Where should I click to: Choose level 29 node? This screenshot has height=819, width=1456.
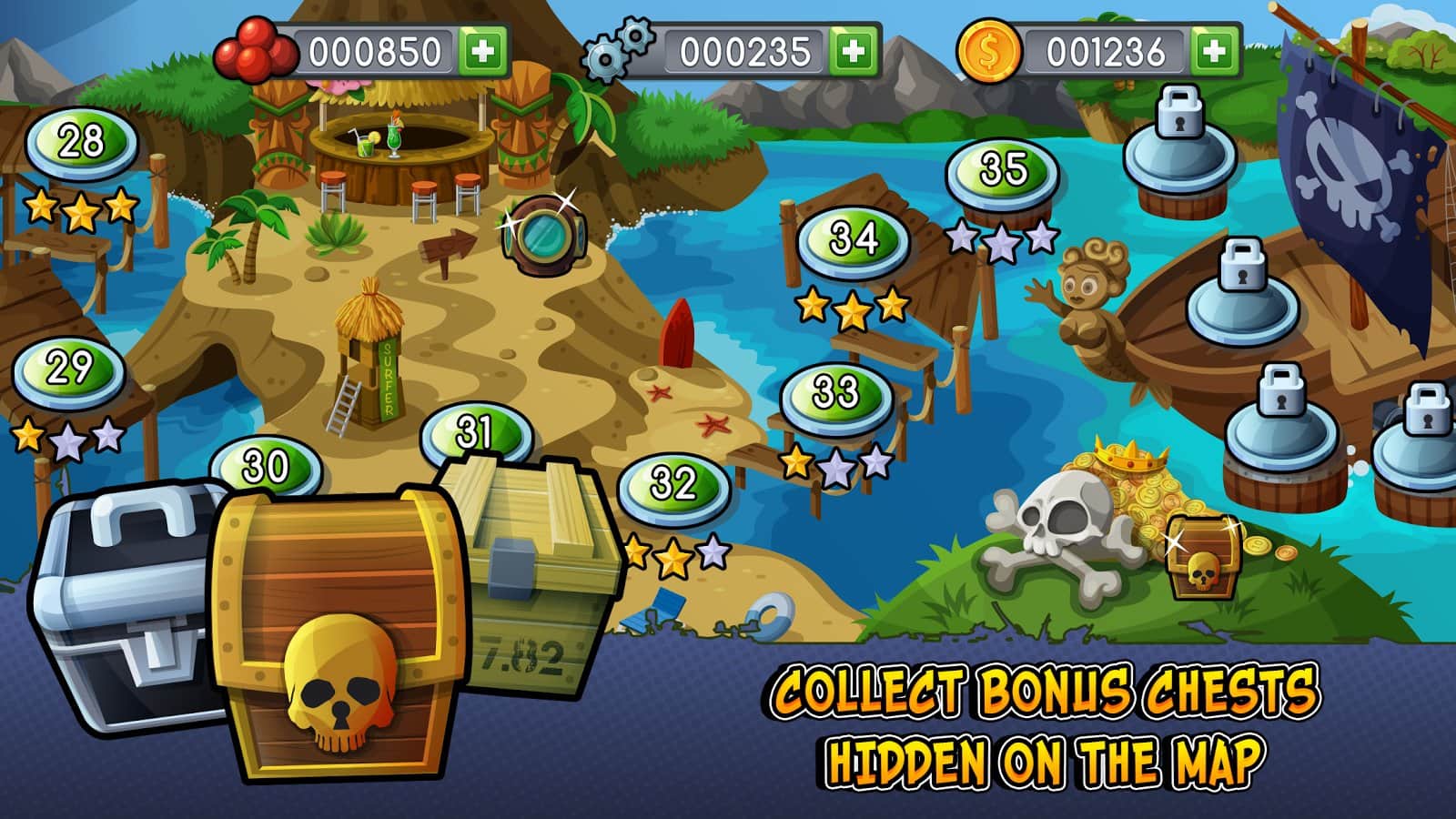coord(69,369)
